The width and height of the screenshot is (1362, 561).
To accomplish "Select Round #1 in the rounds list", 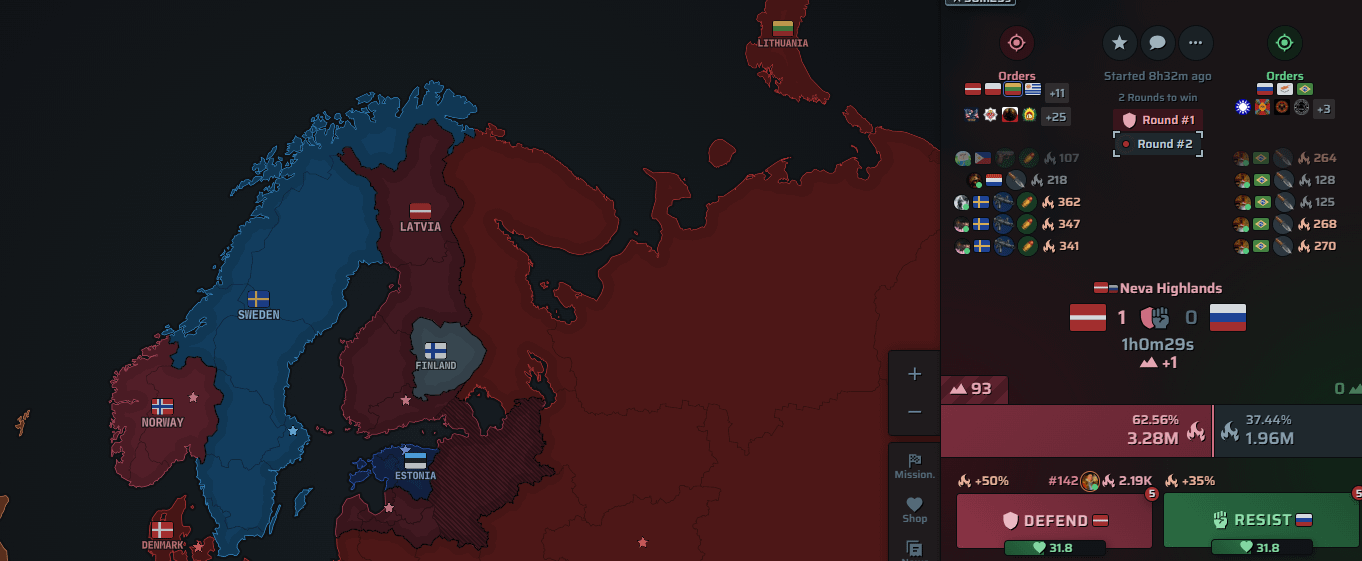I will [1158, 120].
